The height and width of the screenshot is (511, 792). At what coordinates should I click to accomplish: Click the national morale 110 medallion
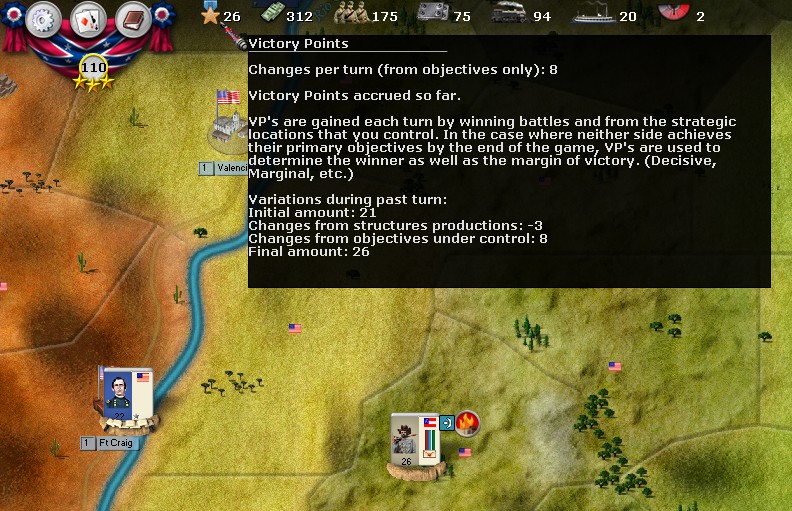pos(93,68)
